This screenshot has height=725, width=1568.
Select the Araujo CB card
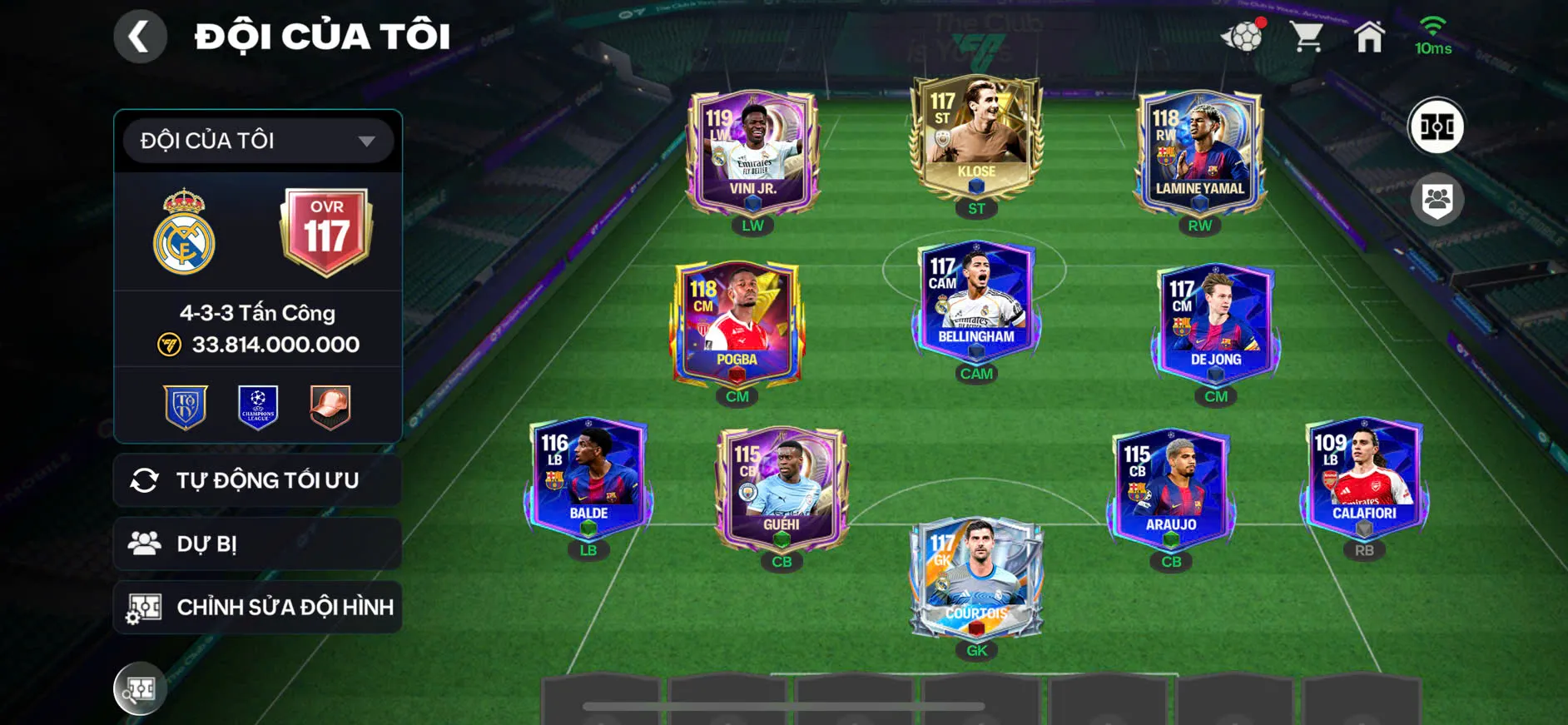tap(1171, 489)
